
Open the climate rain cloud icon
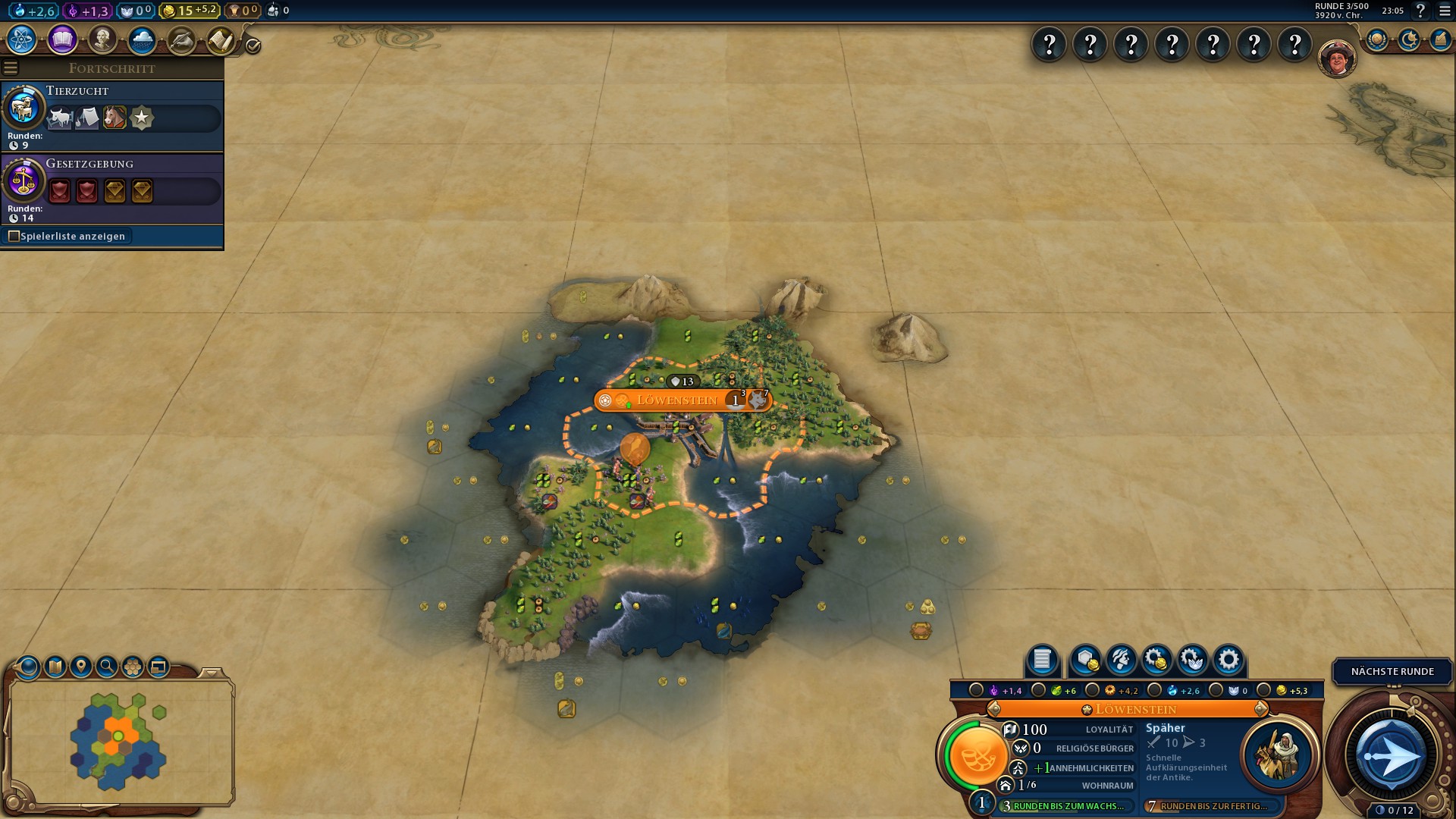click(142, 39)
